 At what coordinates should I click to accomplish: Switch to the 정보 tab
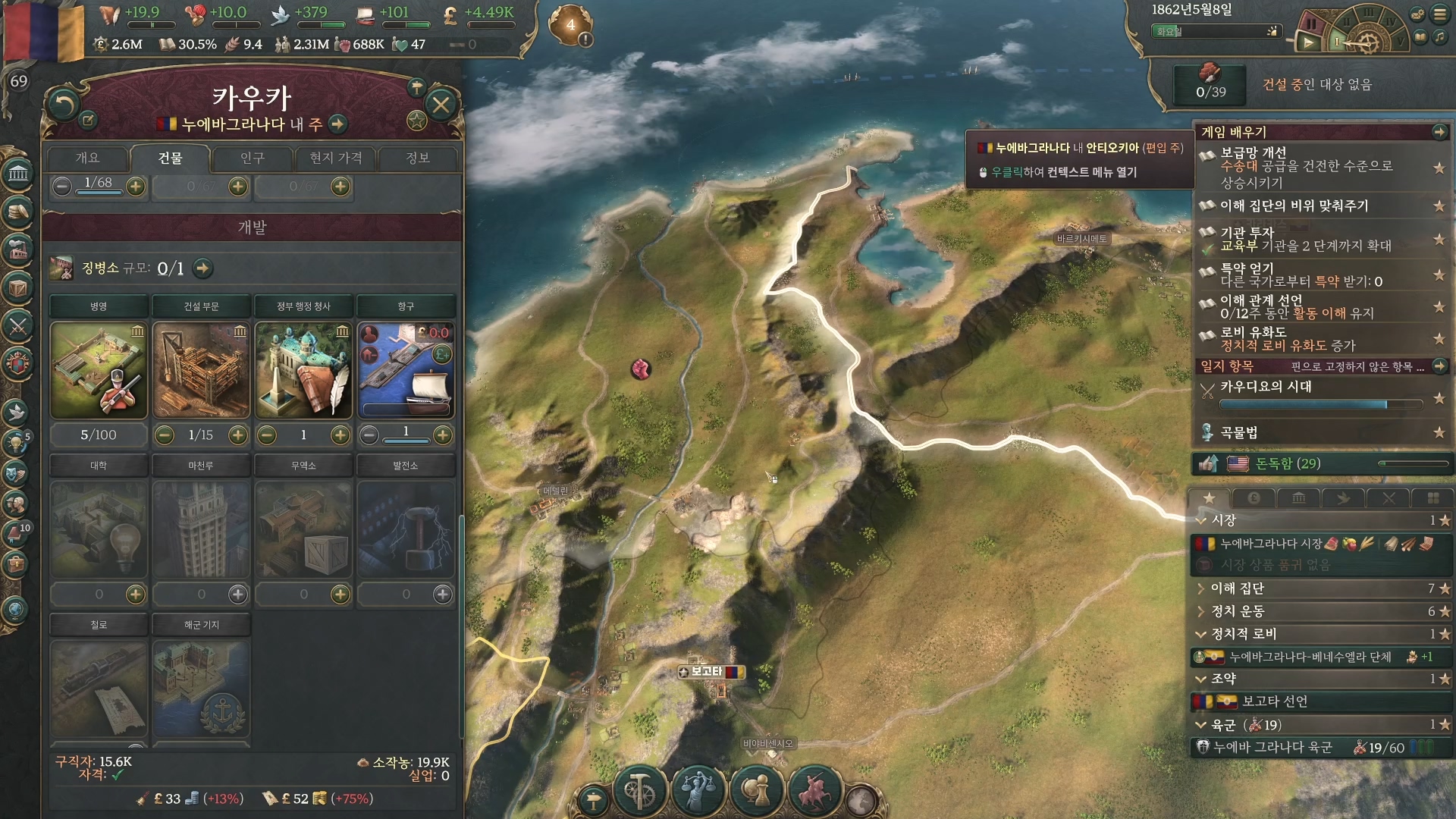(418, 158)
